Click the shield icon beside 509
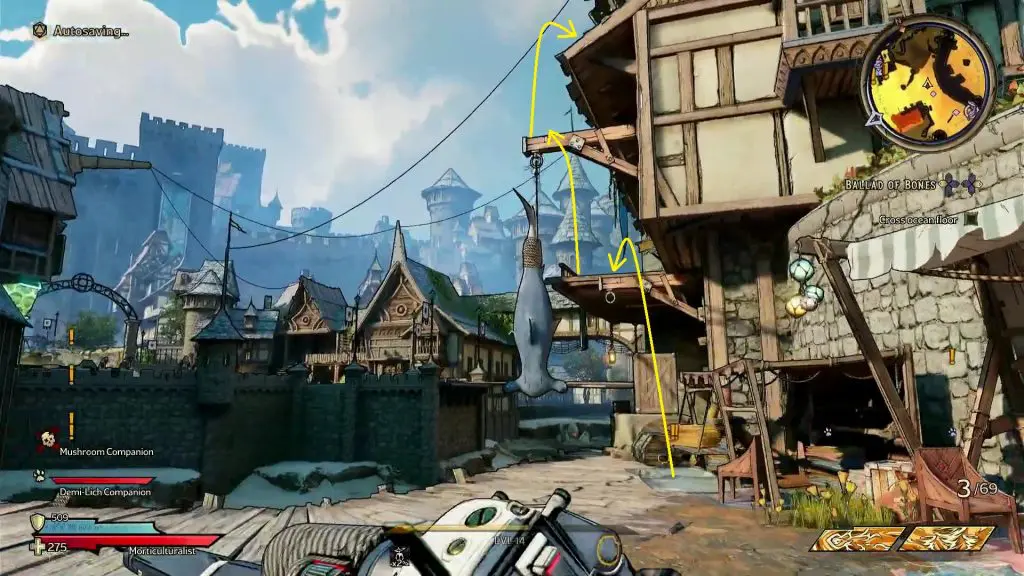The height and width of the screenshot is (576, 1024). [x=38, y=522]
